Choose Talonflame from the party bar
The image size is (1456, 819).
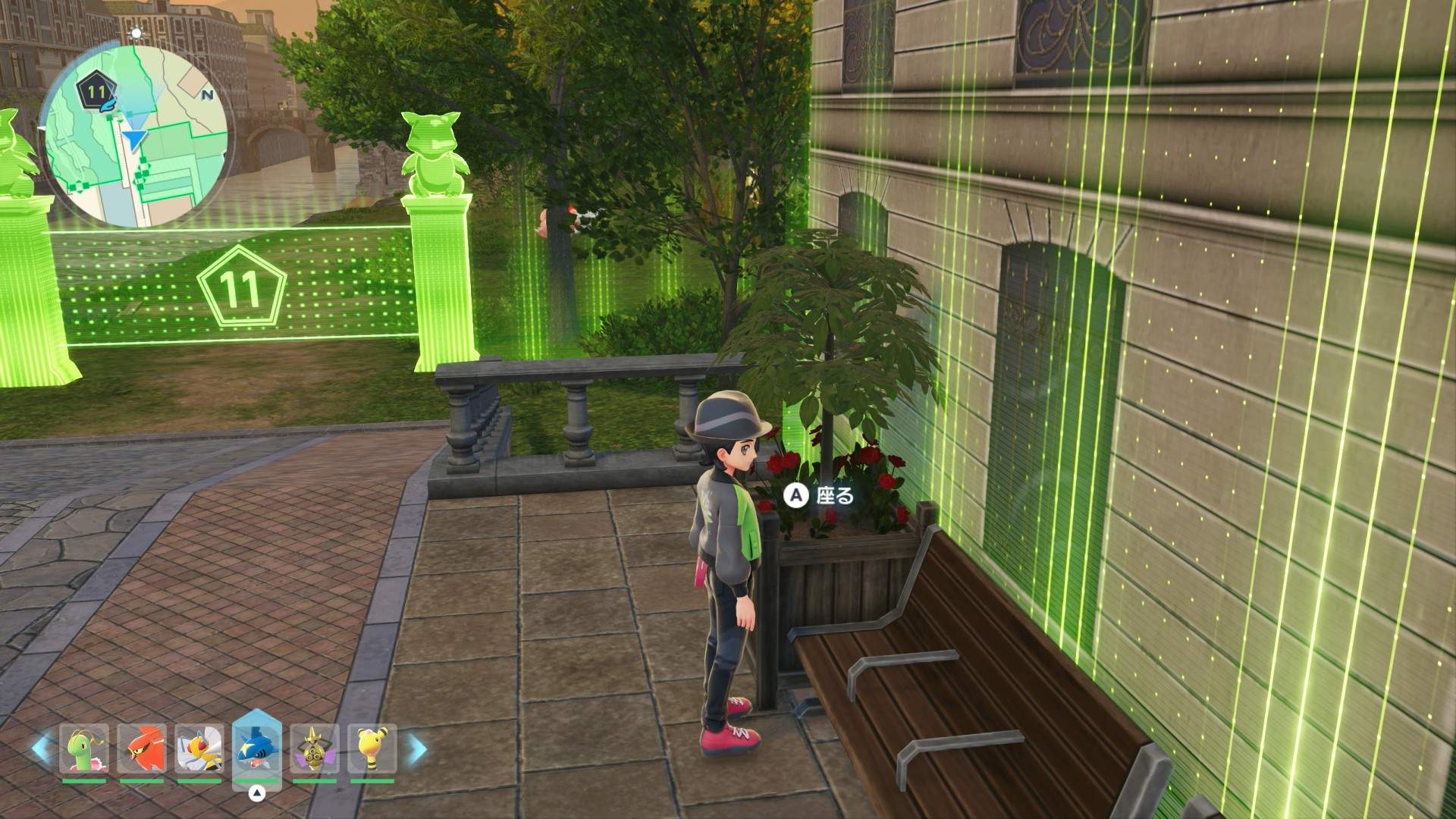[142, 748]
